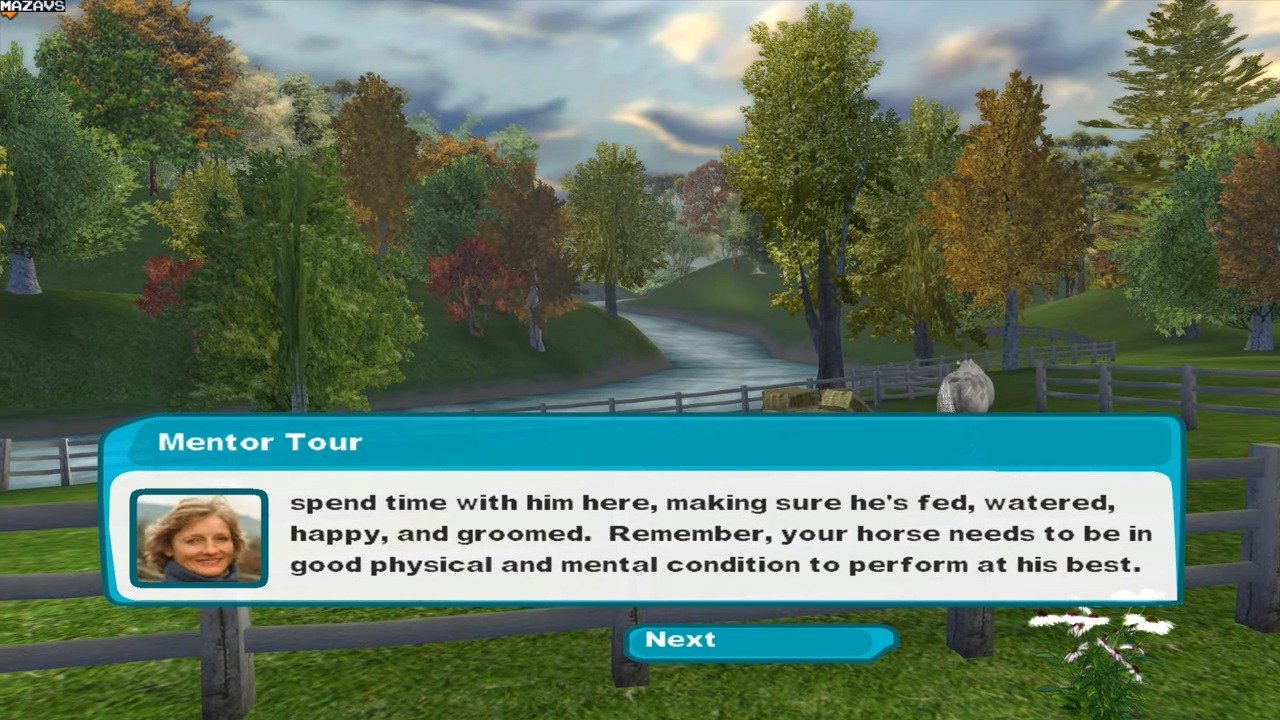
Task: Continue the Mentor Tour with Next
Action: (x=758, y=642)
